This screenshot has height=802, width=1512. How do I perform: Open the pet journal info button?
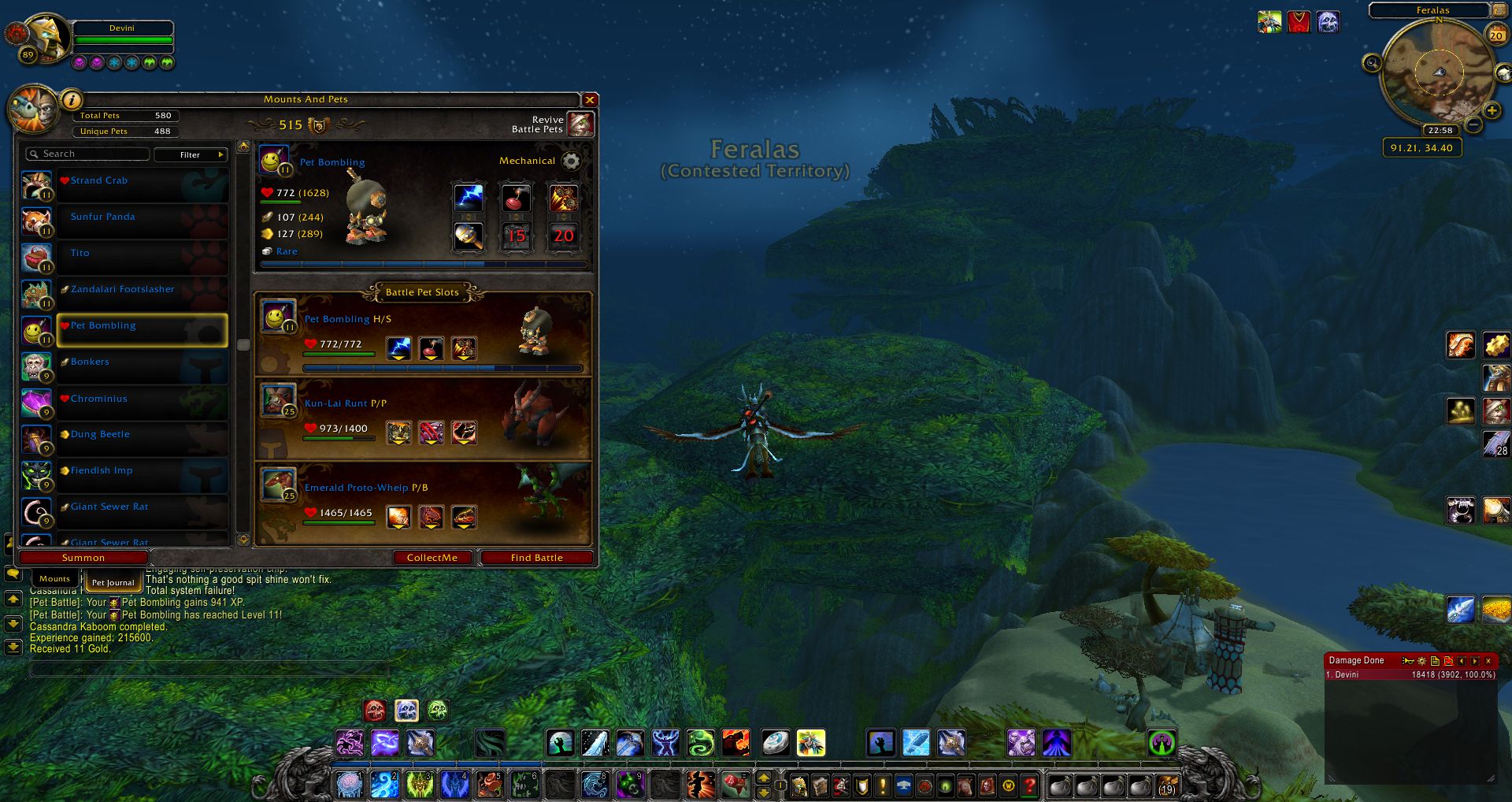[x=71, y=100]
